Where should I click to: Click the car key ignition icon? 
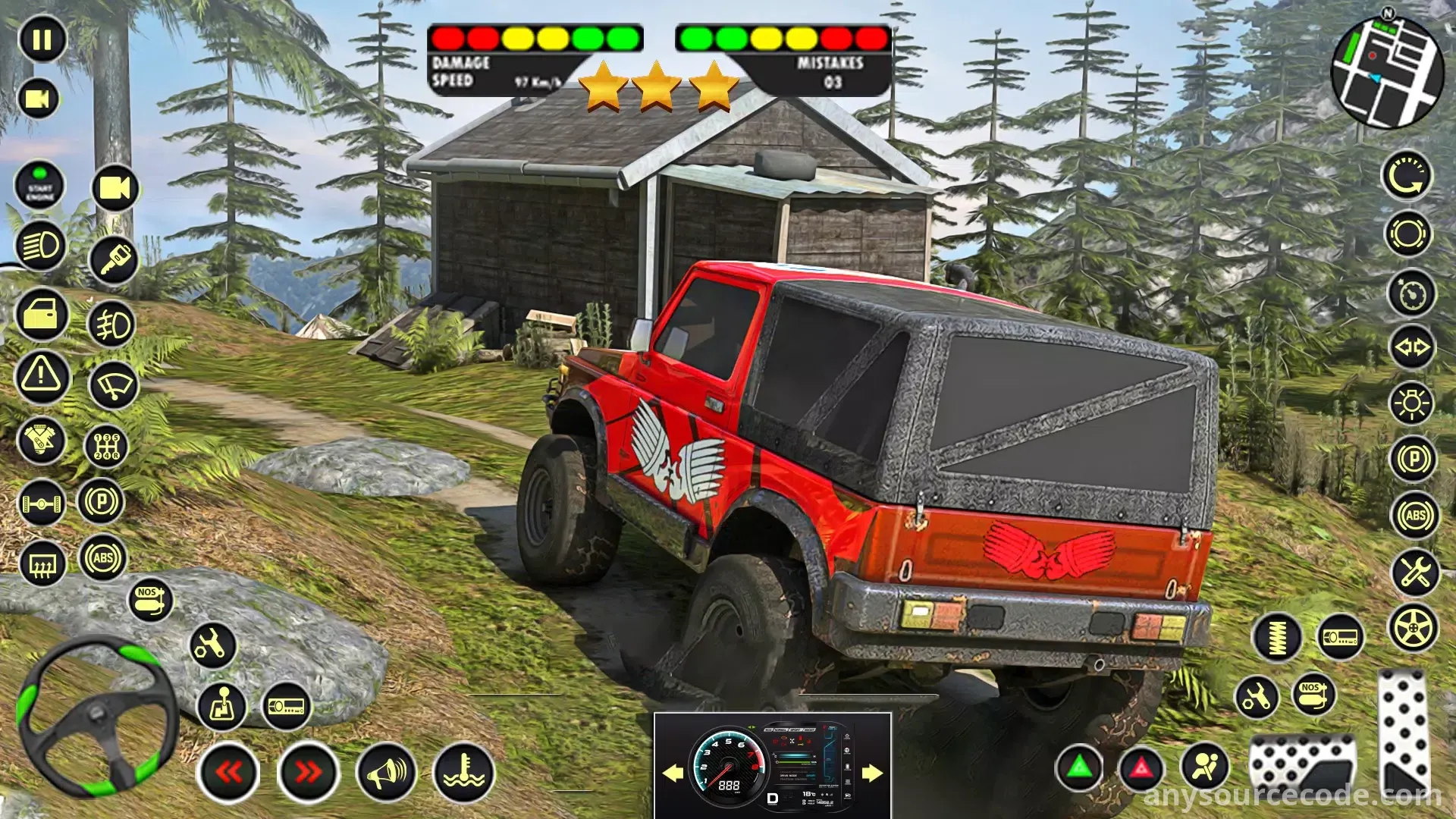(x=114, y=259)
